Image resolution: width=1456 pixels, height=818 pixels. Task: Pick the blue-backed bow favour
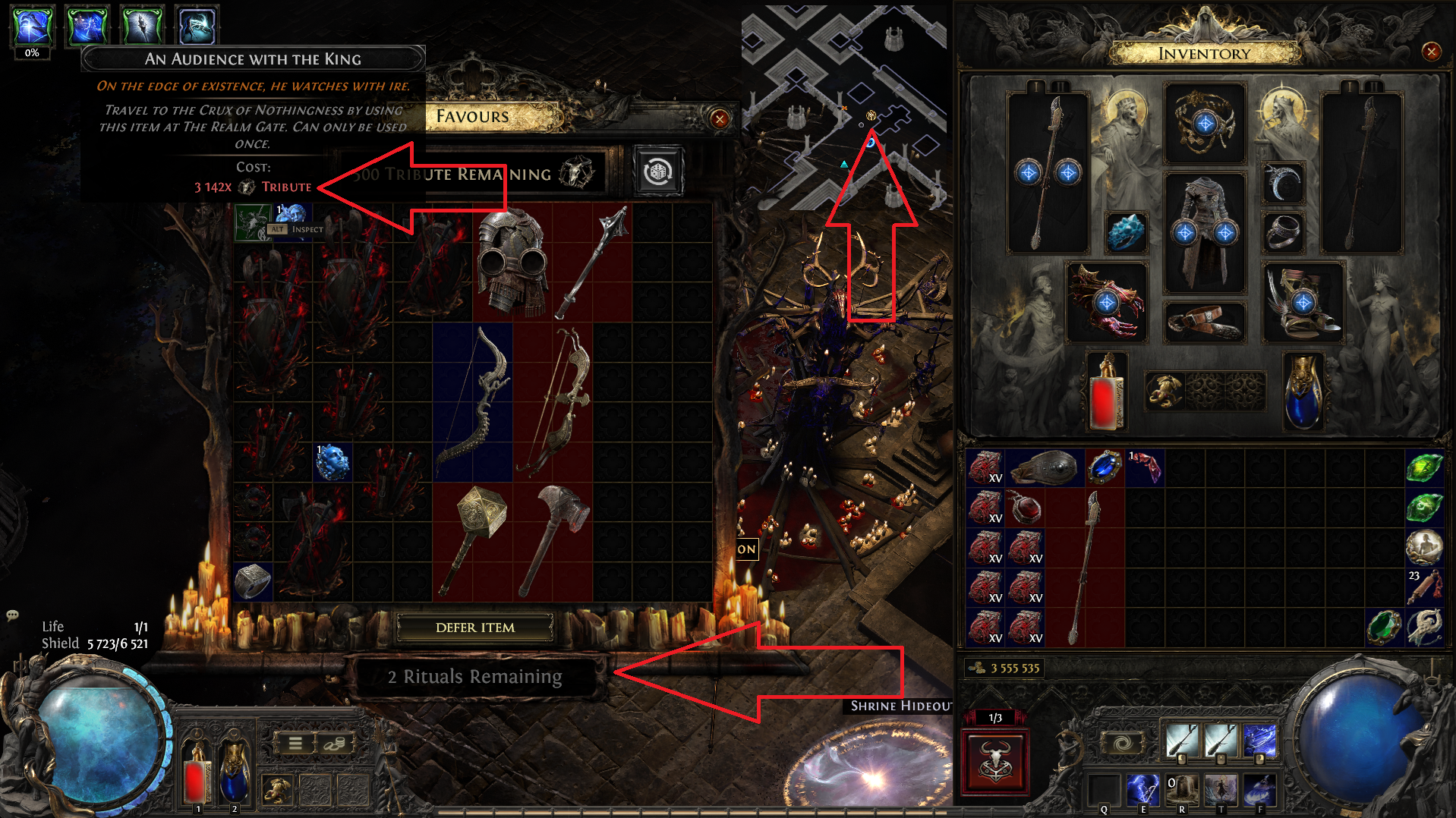point(472,403)
